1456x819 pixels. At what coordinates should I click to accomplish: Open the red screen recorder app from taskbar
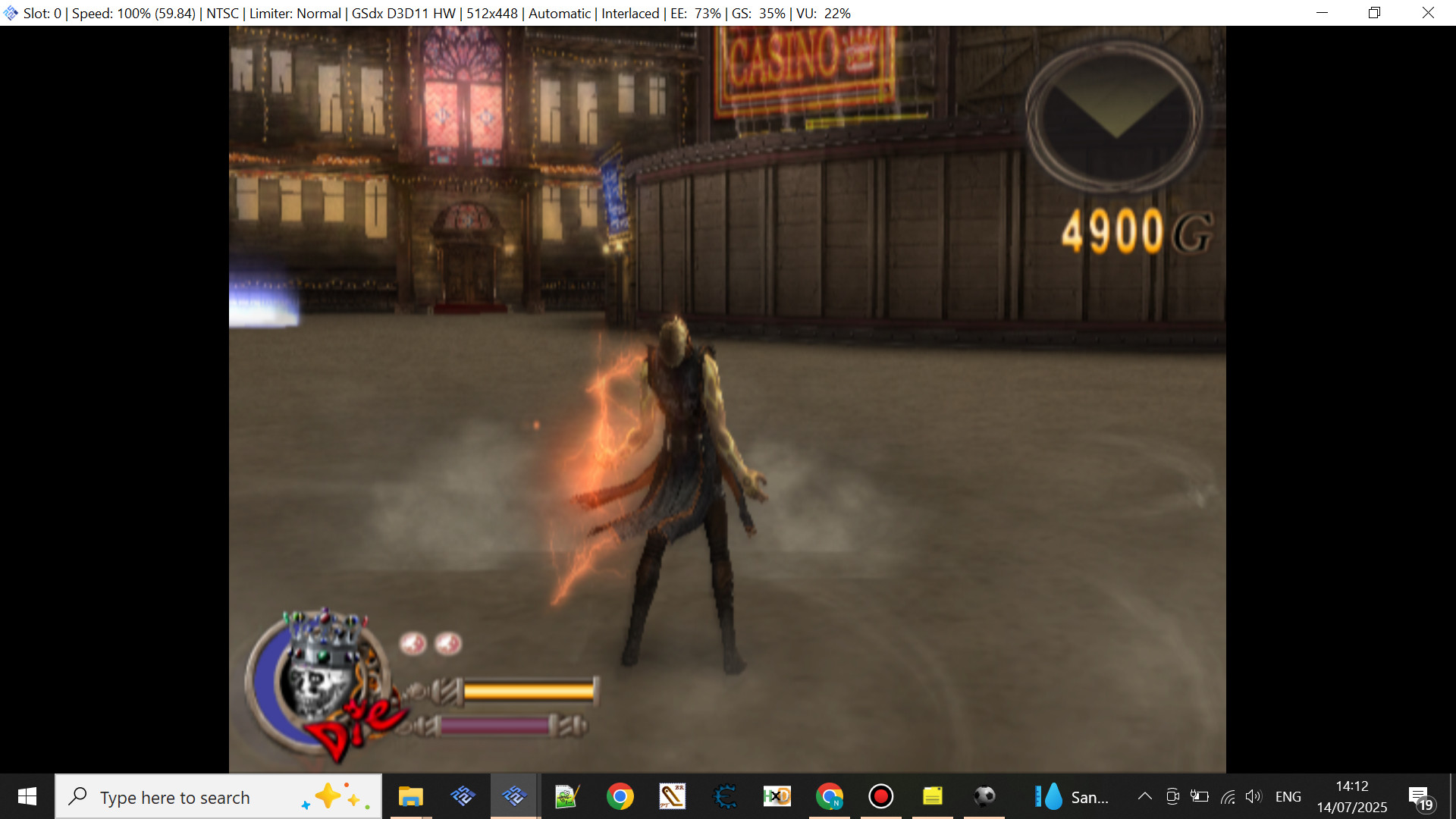(x=880, y=796)
